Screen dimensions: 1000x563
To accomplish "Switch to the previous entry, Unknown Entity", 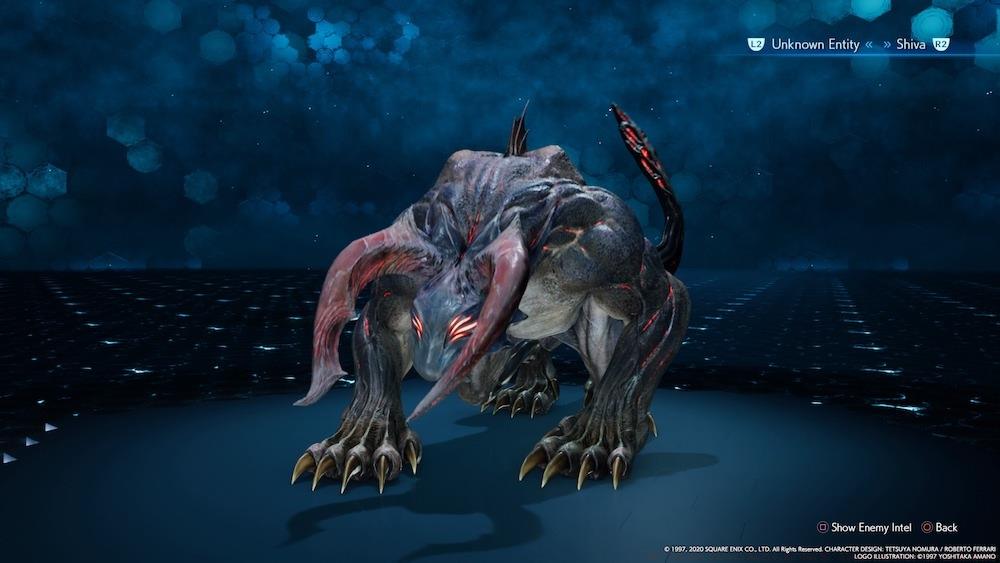I will [805, 45].
